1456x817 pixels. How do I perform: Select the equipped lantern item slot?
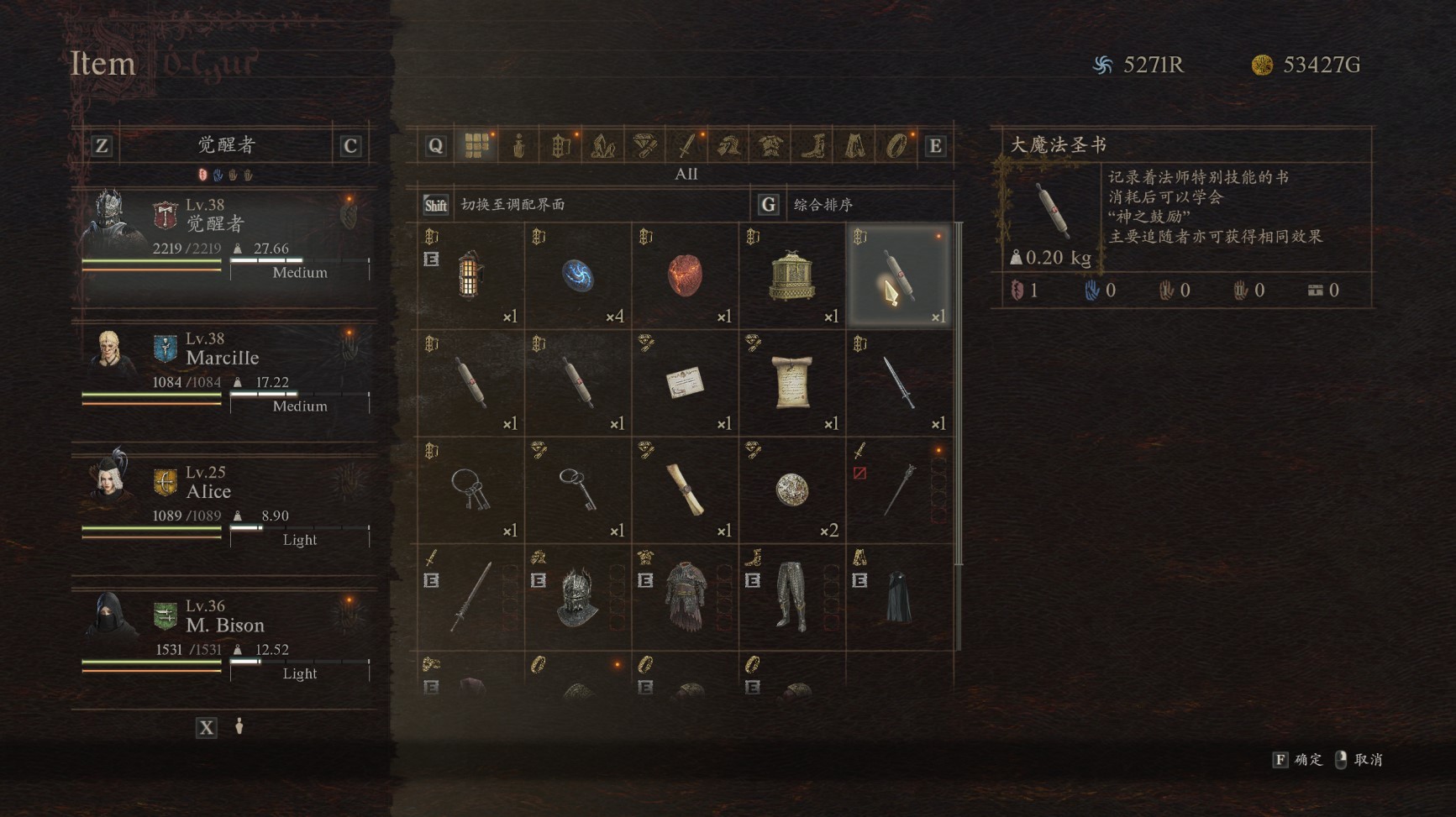point(470,275)
